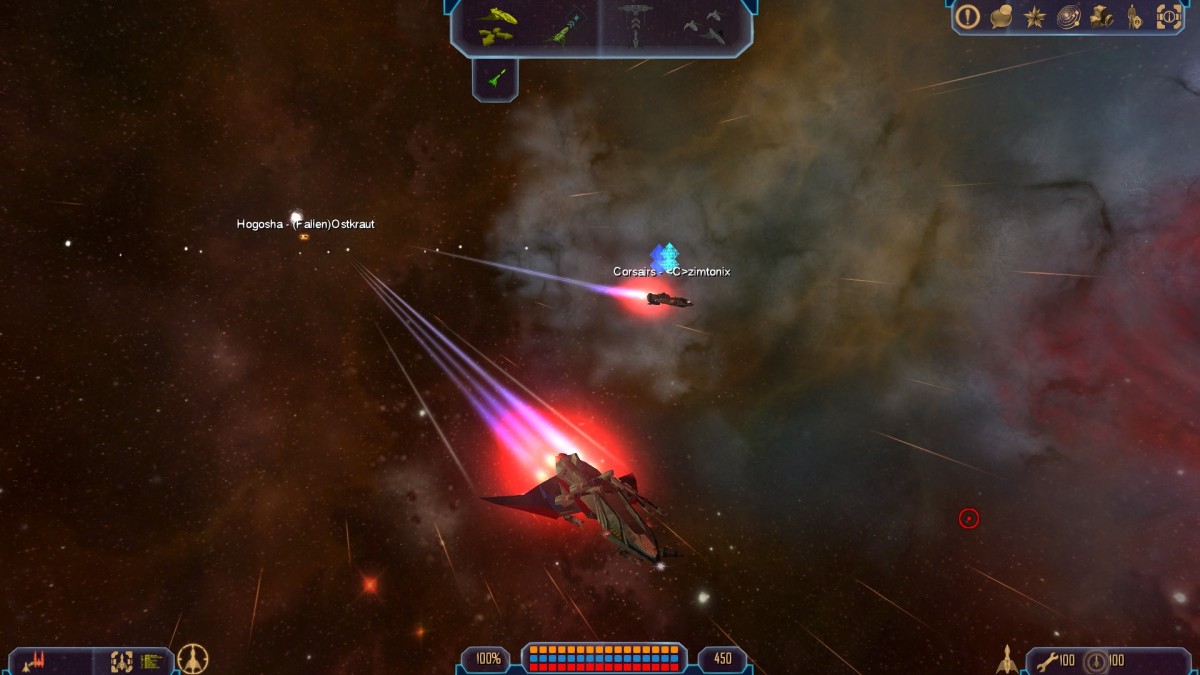The height and width of the screenshot is (675, 1200).
Task: Click the round ship emblem icon
Action: point(193,659)
